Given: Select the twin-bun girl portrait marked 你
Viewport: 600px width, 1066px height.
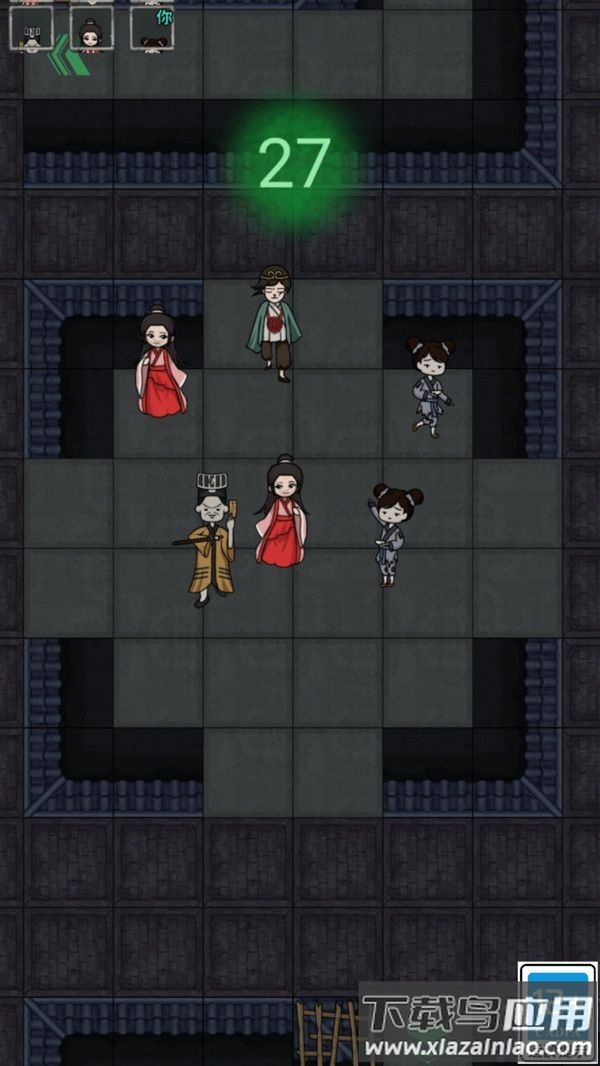Looking at the screenshot, I should (x=152, y=28).
